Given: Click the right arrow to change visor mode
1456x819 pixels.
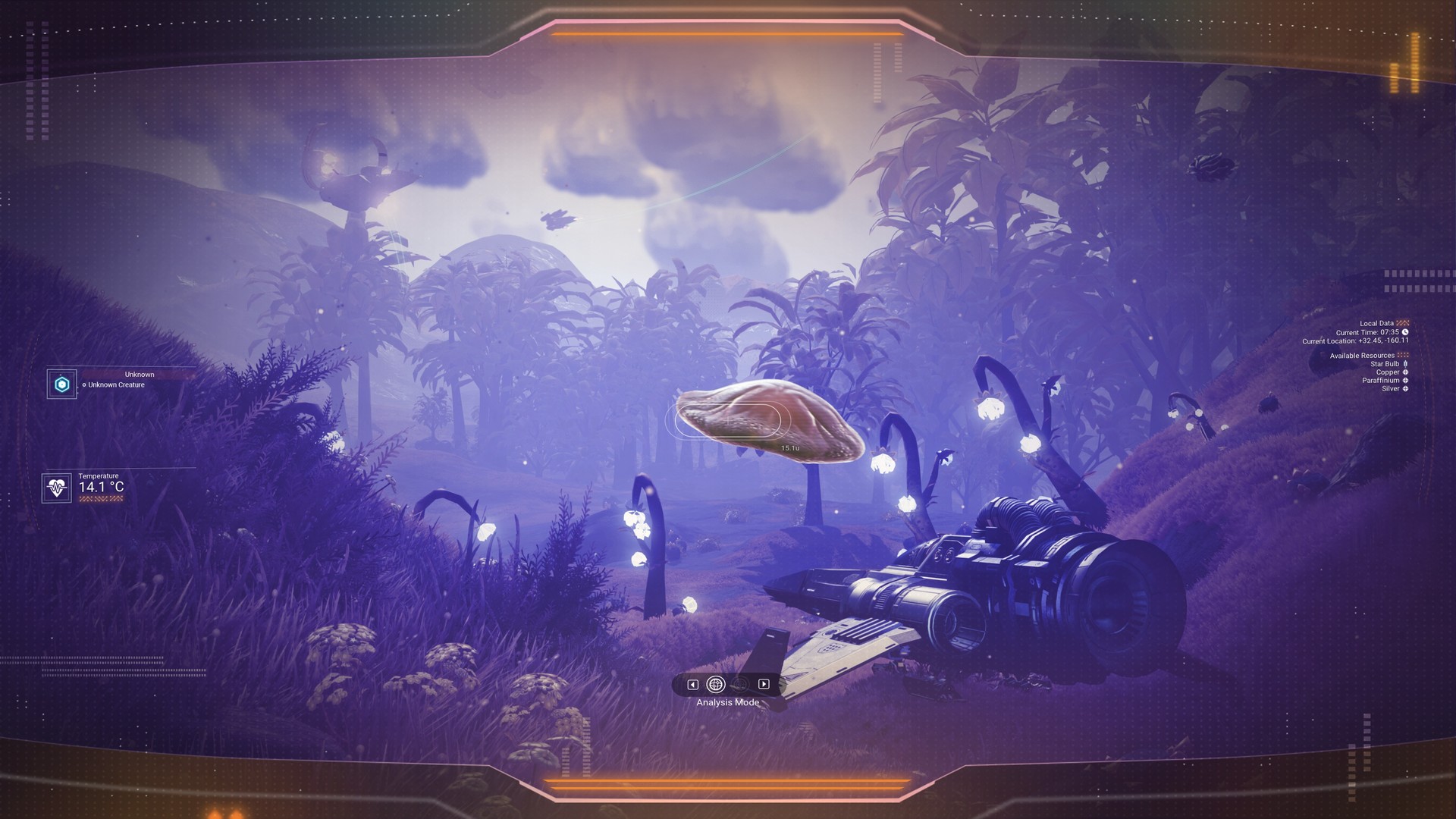Looking at the screenshot, I should point(764,685).
